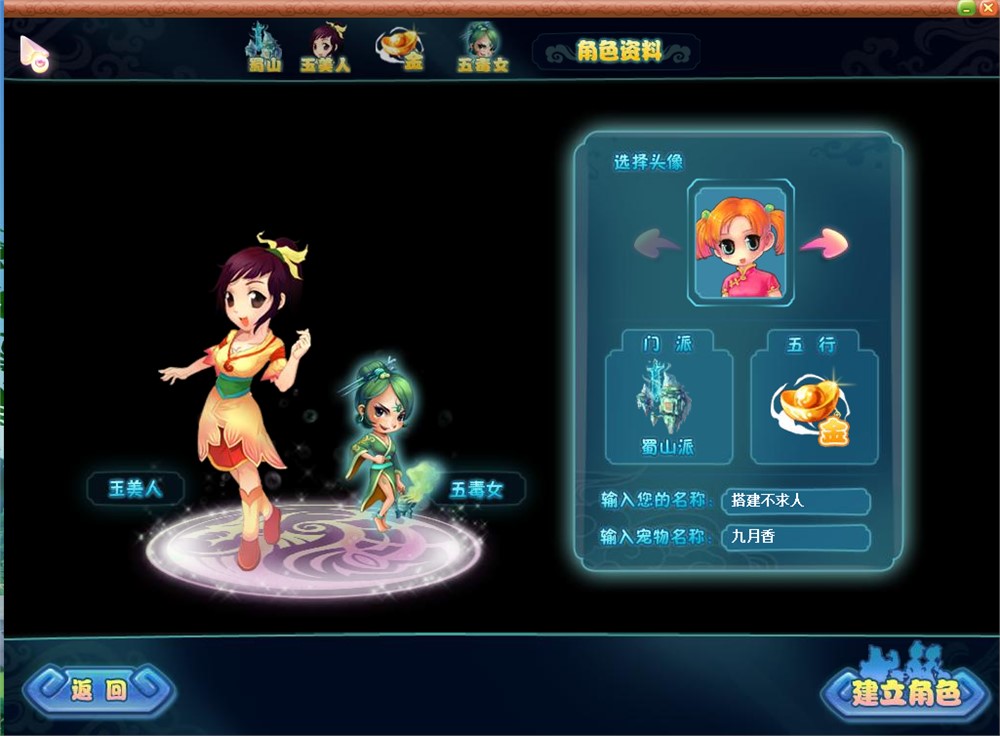
Task: Select the orange-haired girl avatar portrait
Action: pyautogui.click(x=741, y=242)
